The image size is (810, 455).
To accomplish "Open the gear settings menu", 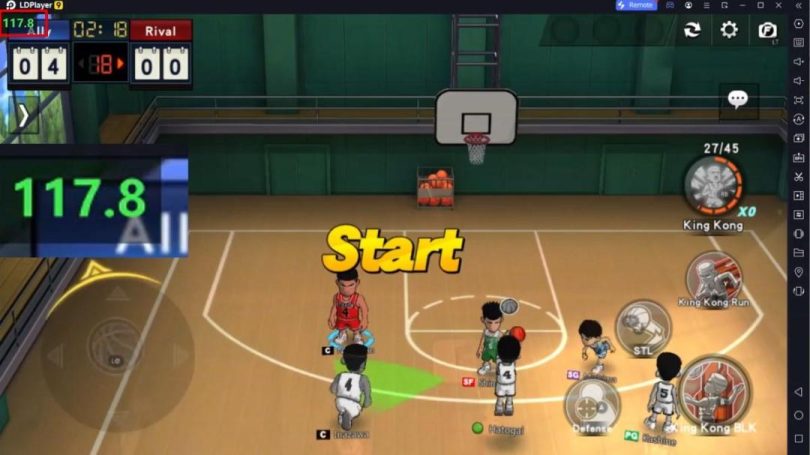I will (x=729, y=30).
